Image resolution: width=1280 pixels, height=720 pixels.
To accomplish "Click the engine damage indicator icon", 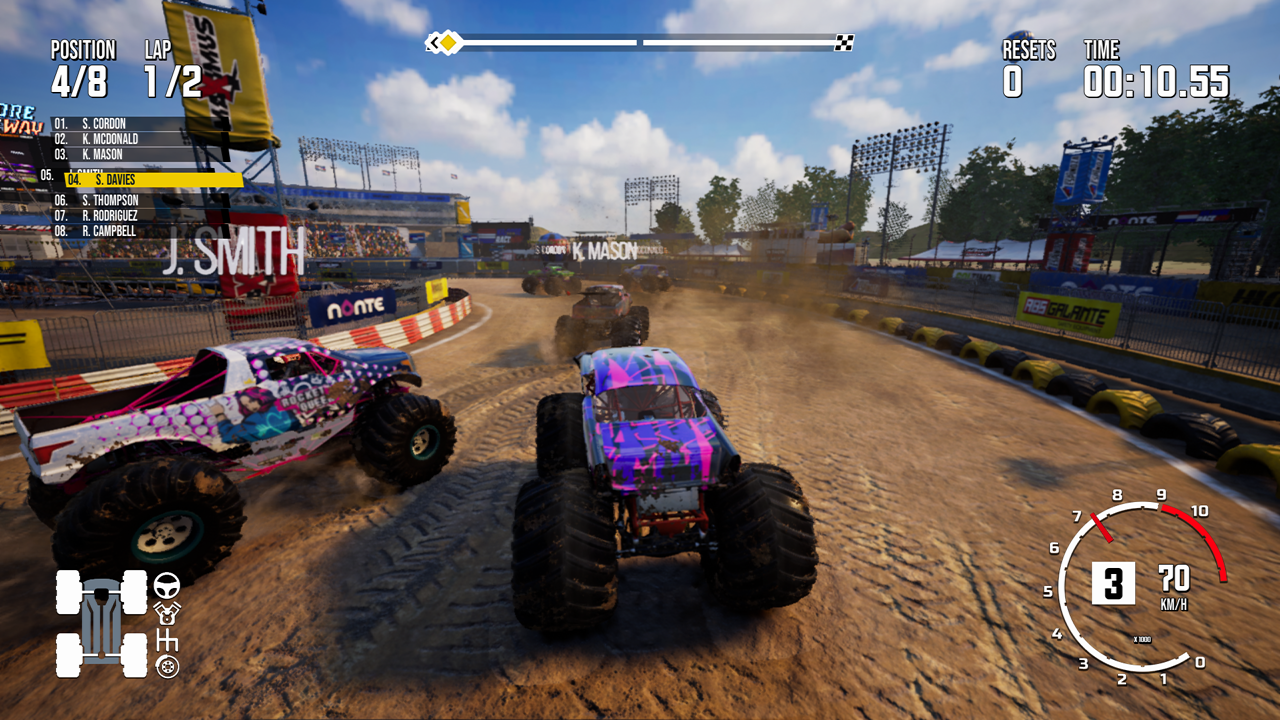I will (x=166, y=614).
